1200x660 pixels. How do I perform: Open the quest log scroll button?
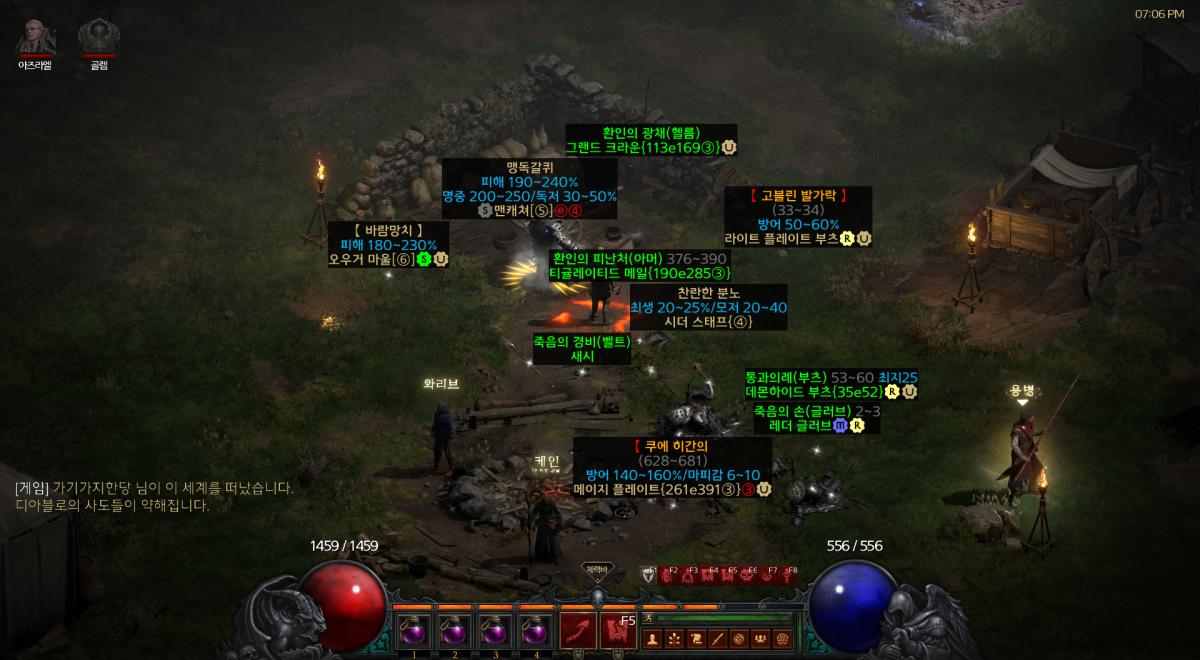click(x=696, y=637)
